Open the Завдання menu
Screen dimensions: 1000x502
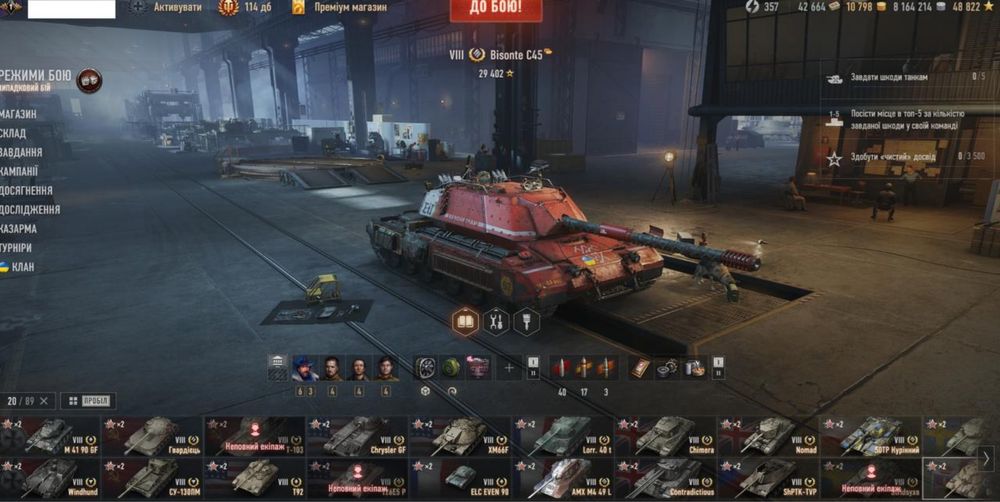[22, 152]
